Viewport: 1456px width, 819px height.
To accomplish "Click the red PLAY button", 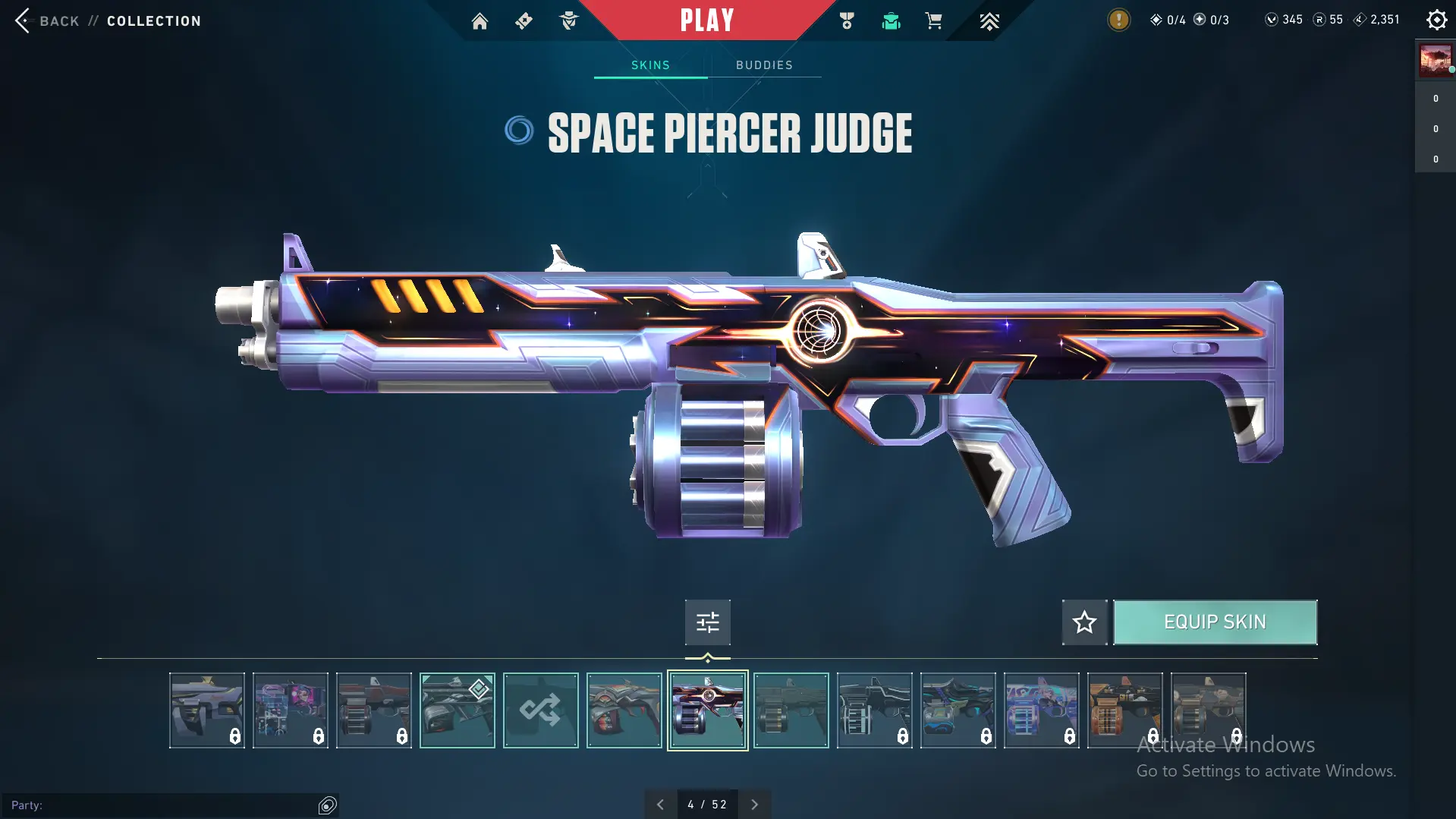I will (706, 20).
